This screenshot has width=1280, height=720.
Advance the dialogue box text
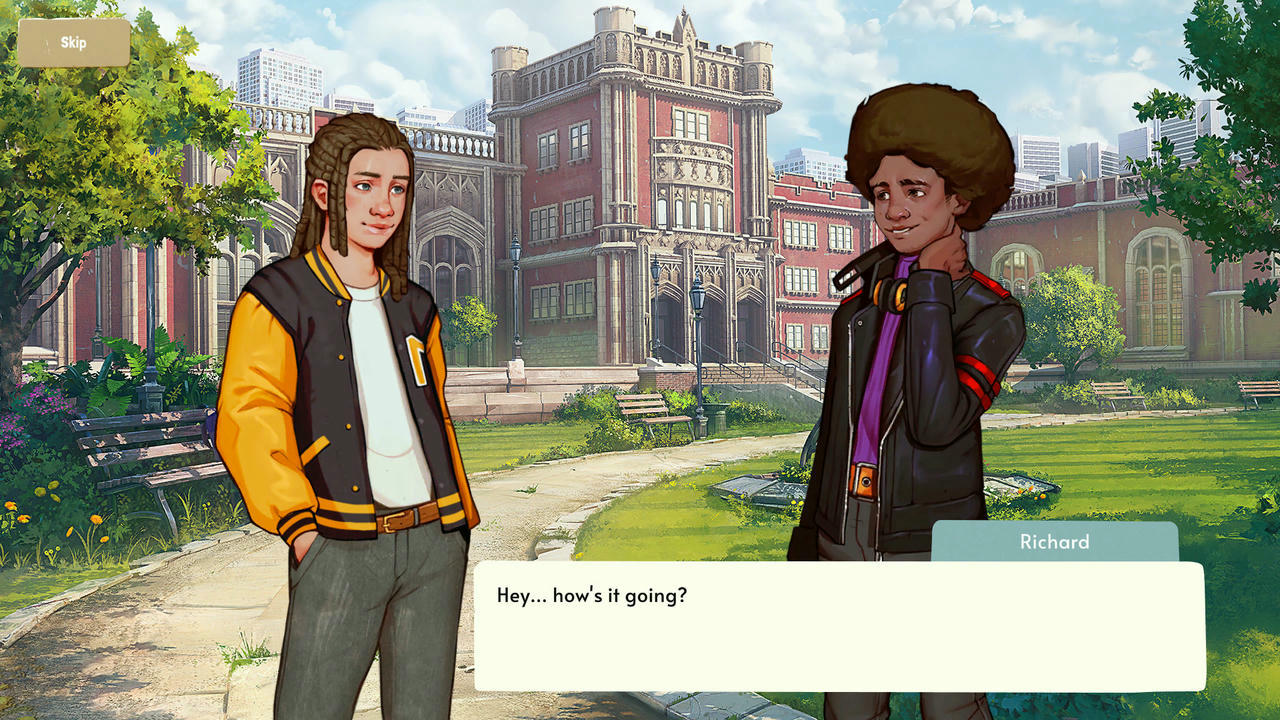[839, 626]
